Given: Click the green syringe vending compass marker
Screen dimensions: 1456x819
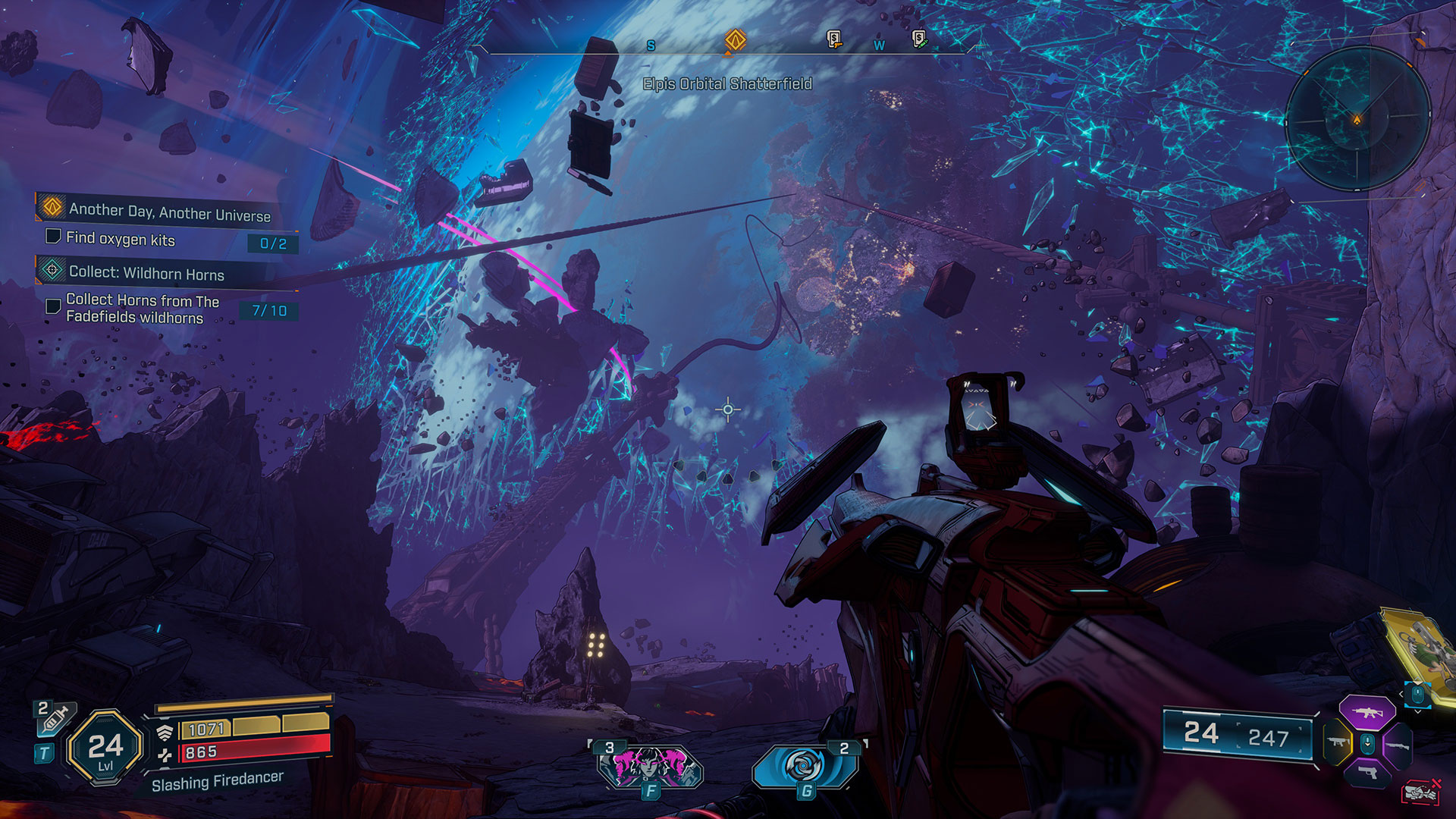Looking at the screenshot, I should pyautogui.click(x=919, y=38).
